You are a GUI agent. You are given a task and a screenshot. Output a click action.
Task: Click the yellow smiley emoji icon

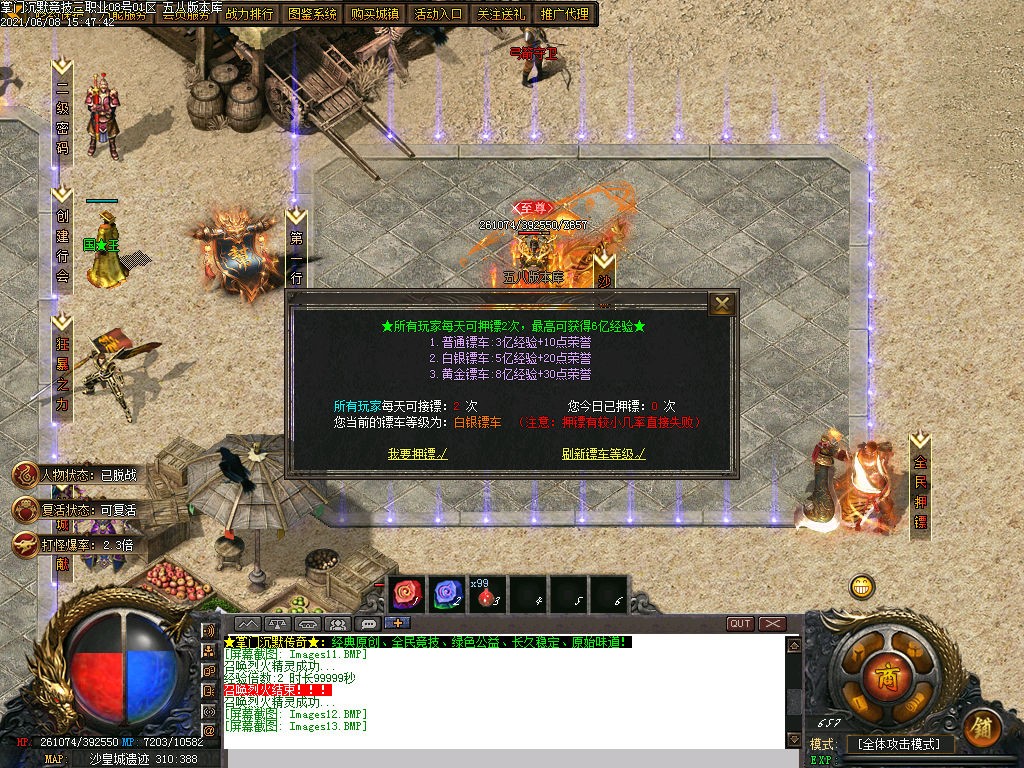(862, 587)
